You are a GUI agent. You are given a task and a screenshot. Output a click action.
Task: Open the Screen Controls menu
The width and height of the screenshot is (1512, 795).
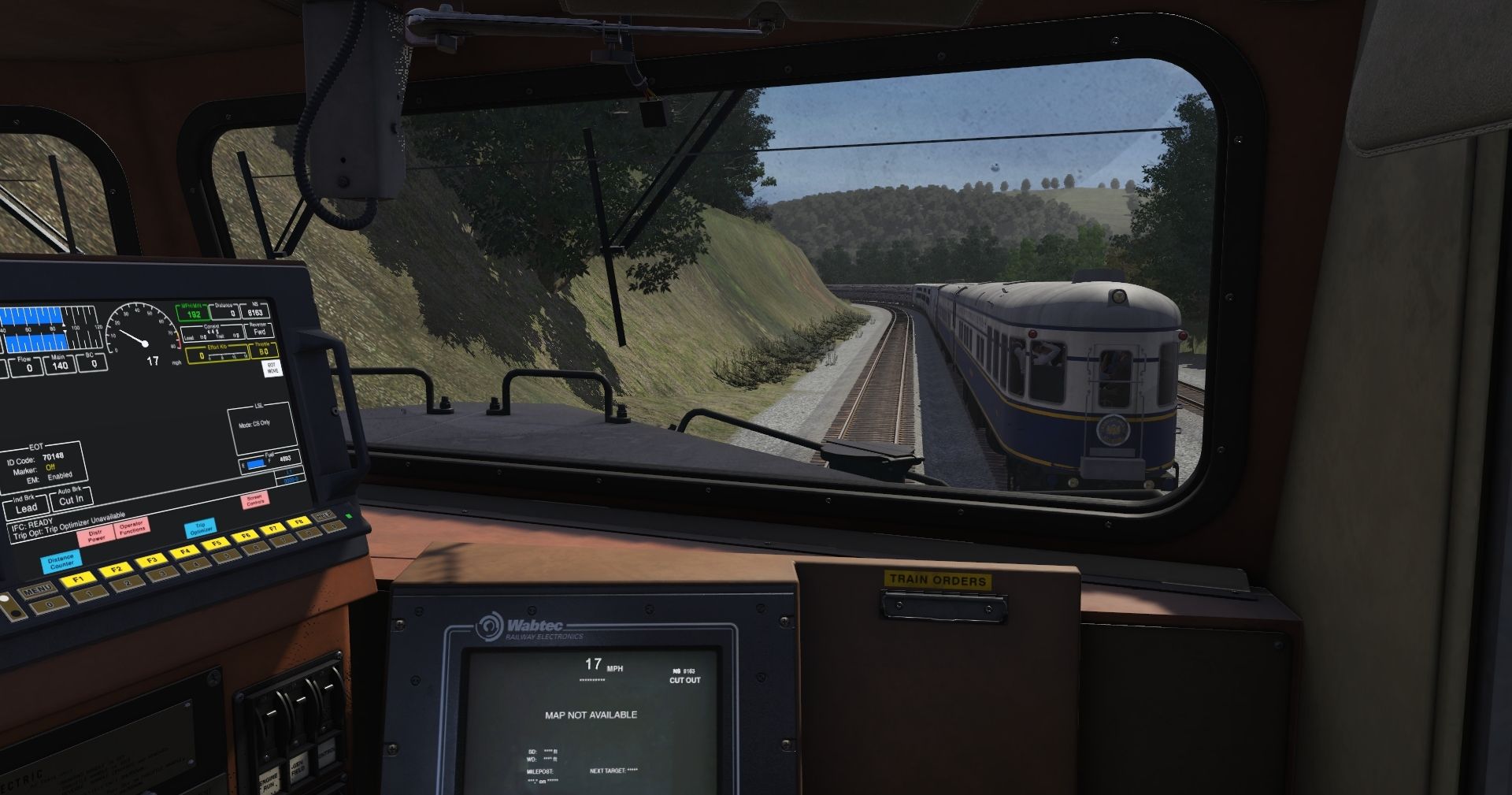254,501
